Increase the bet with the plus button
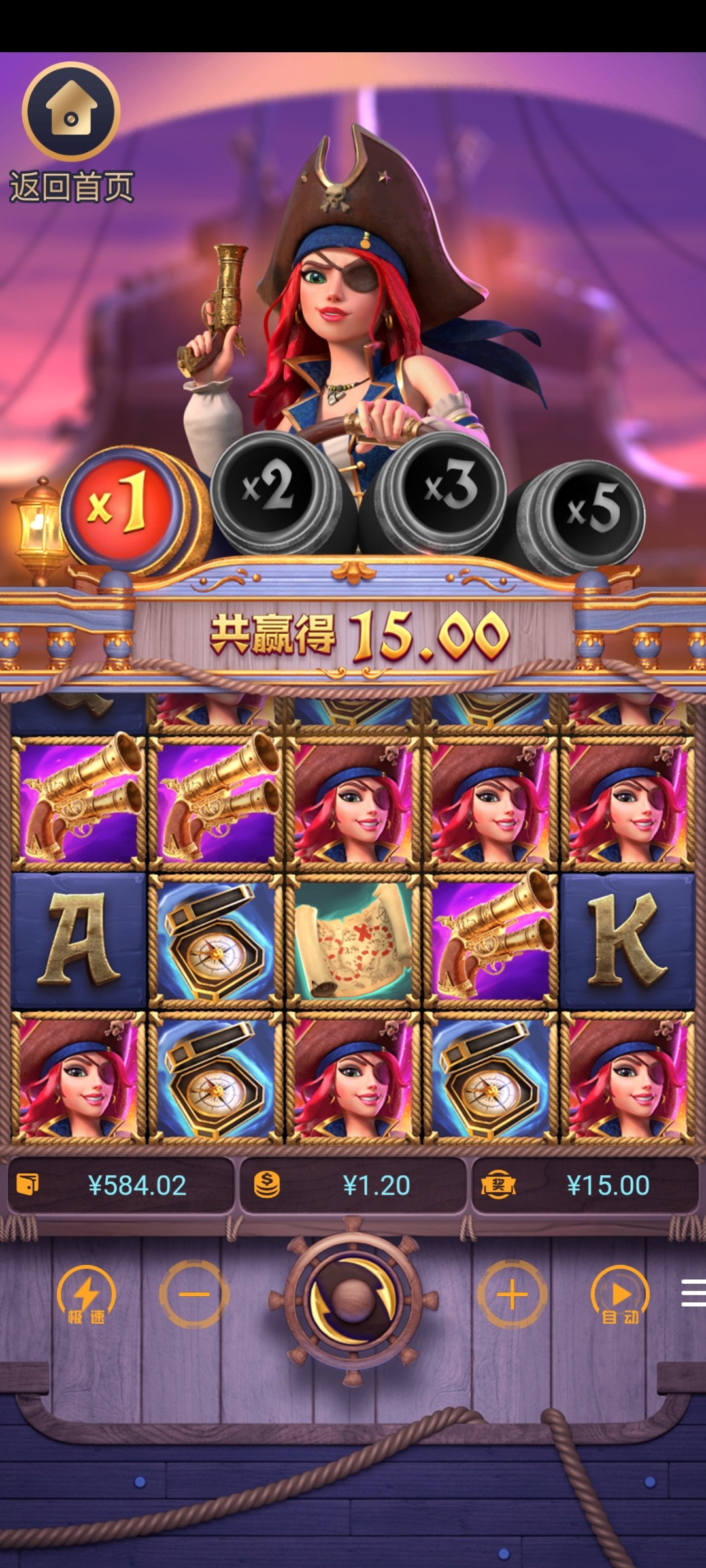Image resolution: width=706 pixels, height=1568 pixels. [512, 1294]
